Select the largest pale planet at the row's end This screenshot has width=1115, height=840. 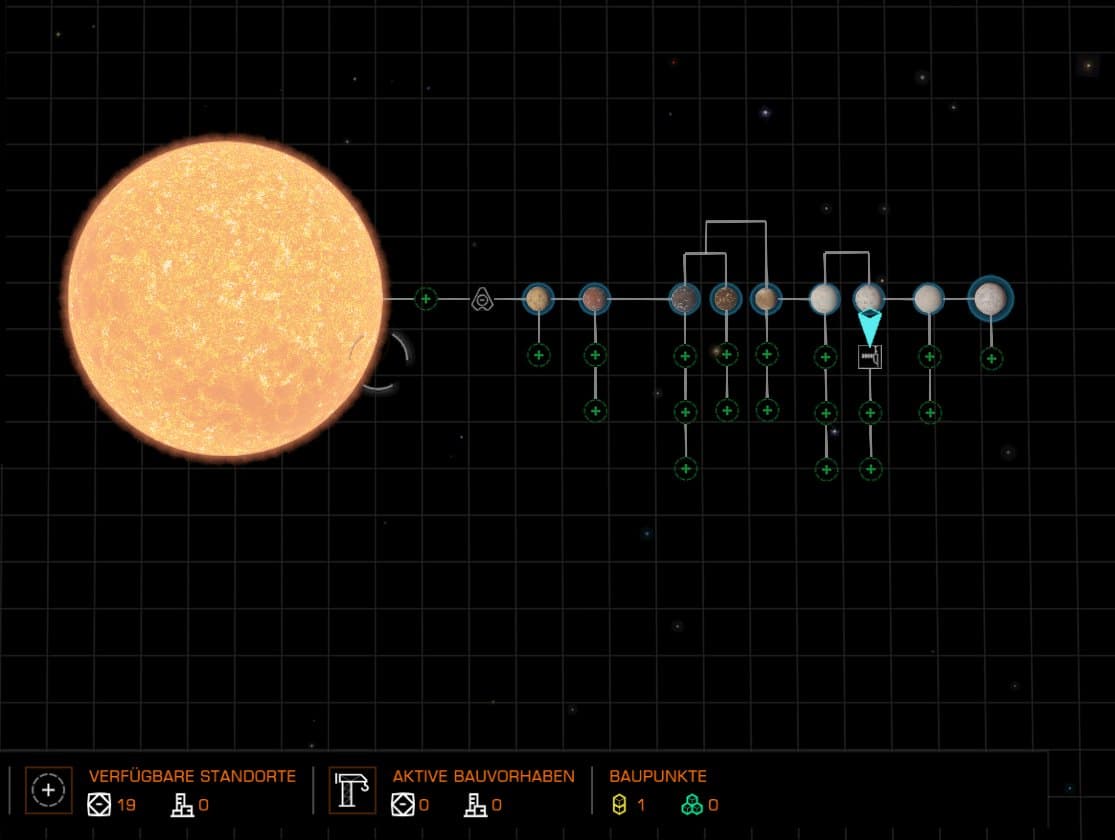990,297
